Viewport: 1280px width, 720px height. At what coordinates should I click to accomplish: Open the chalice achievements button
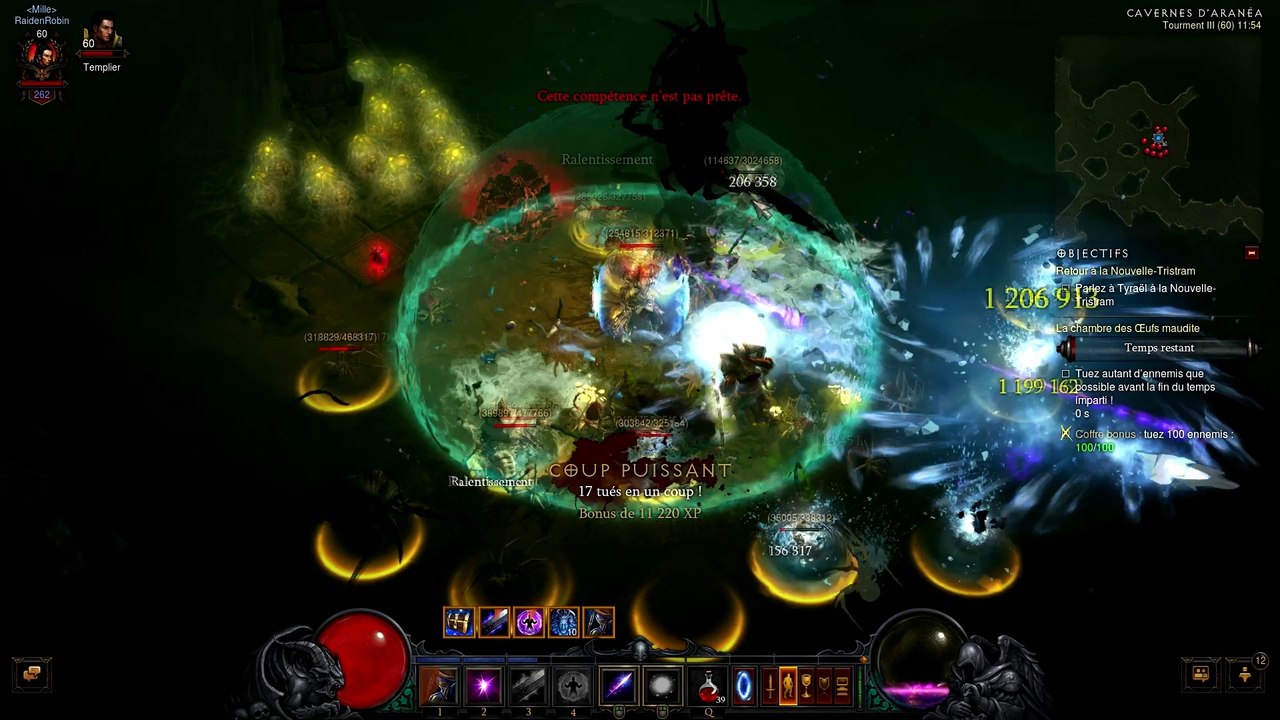[806, 686]
